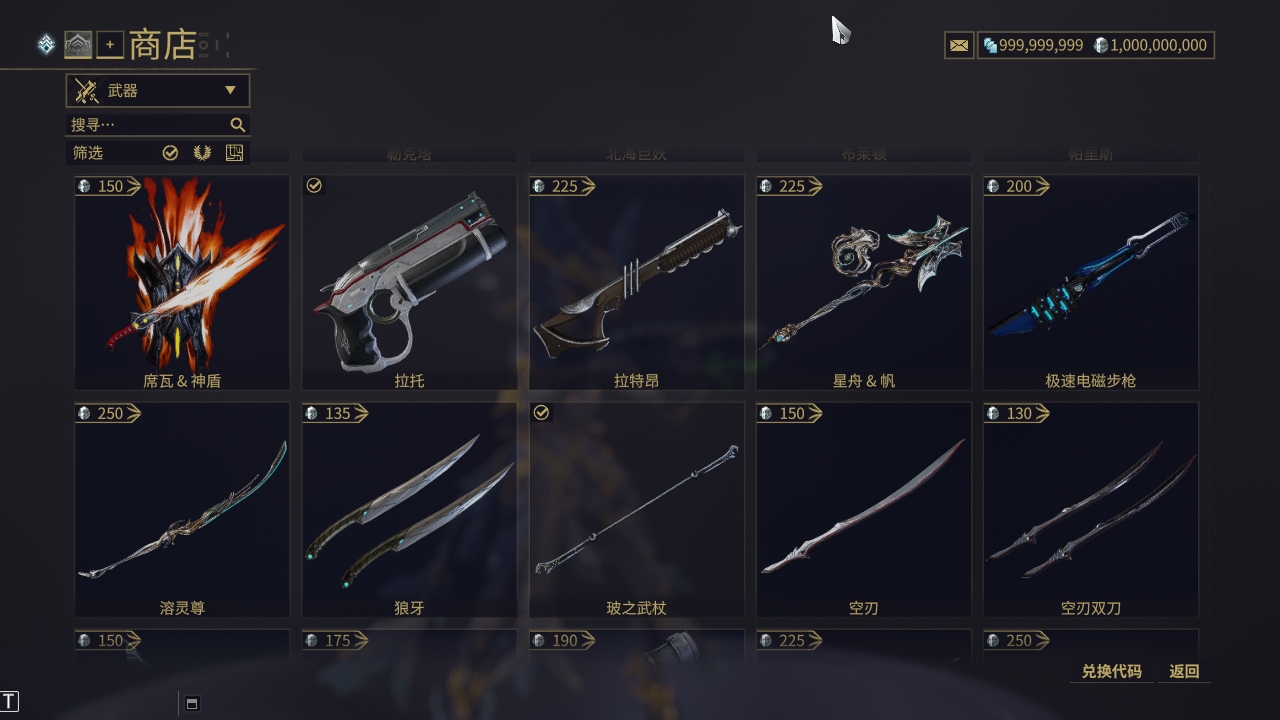
Task: Select the 溶灵尊 sword tile
Action: point(182,509)
